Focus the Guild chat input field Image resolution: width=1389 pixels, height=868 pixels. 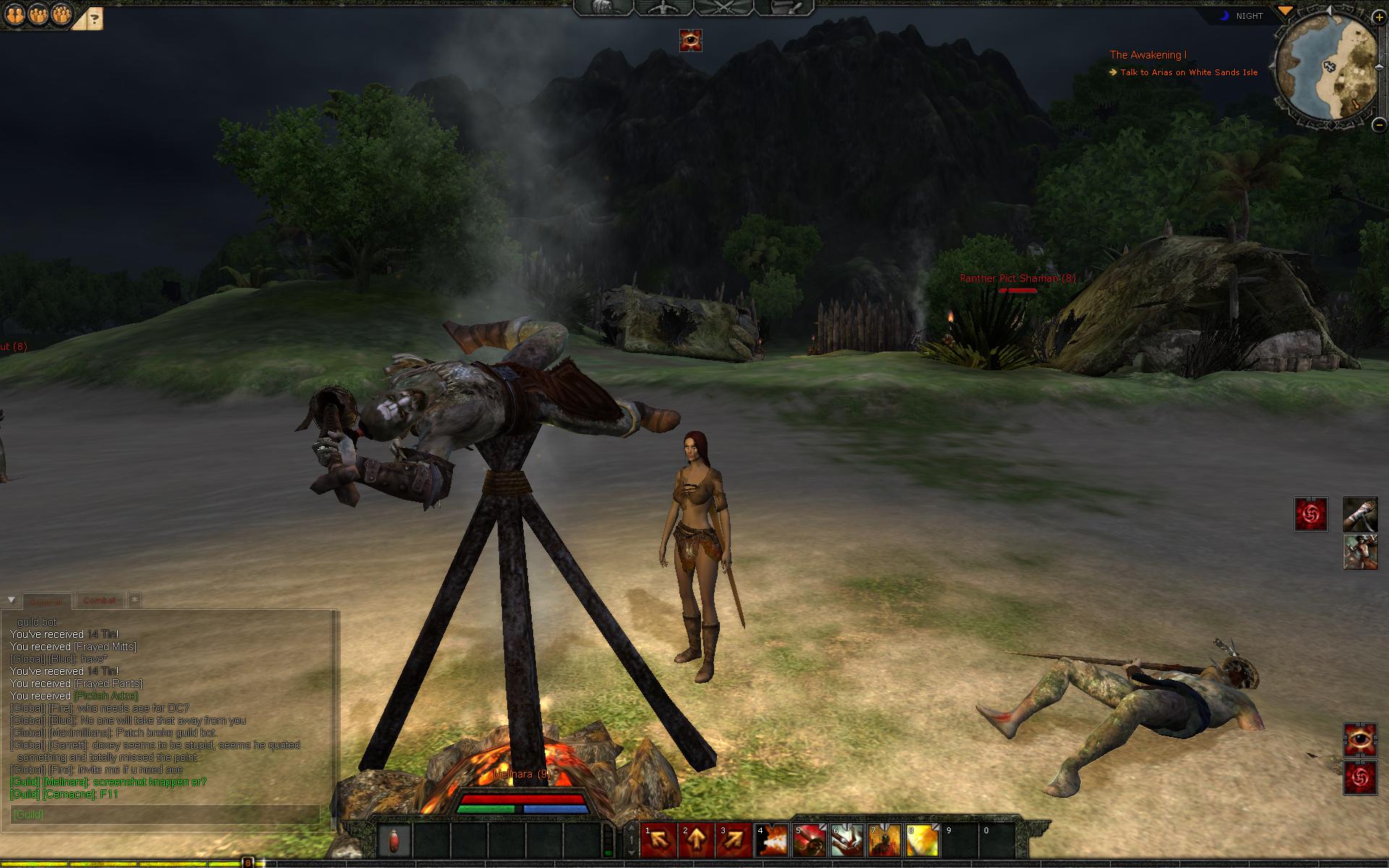[x=165, y=814]
